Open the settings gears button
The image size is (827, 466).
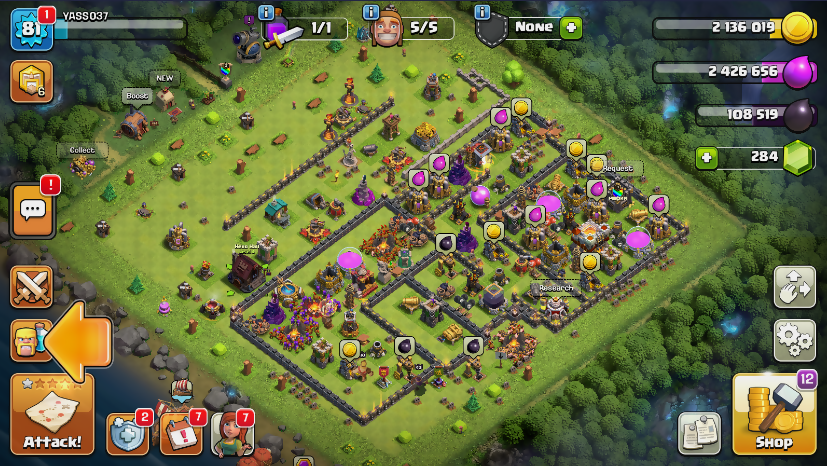[794, 339]
